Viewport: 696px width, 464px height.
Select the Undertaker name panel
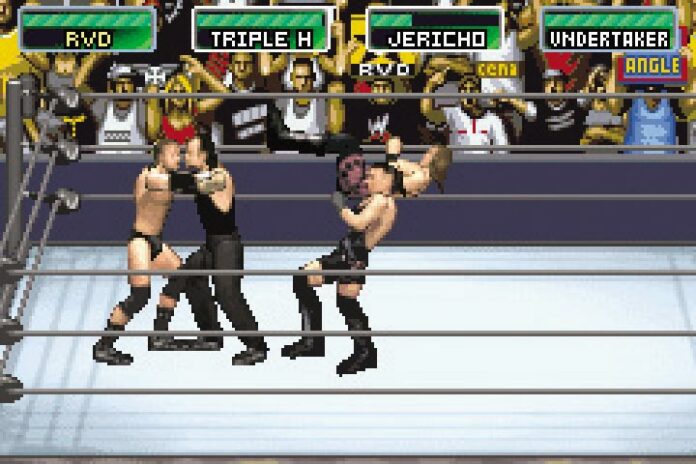tap(609, 30)
